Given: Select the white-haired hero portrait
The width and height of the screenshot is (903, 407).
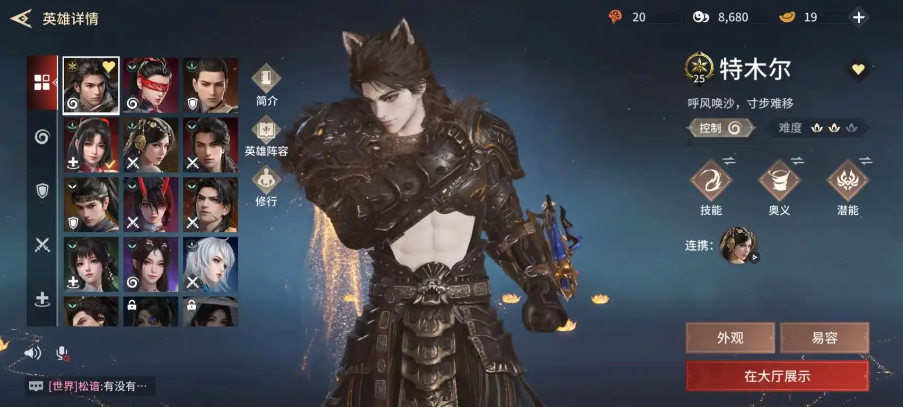Looking at the screenshot, I should tap(210, 263).
